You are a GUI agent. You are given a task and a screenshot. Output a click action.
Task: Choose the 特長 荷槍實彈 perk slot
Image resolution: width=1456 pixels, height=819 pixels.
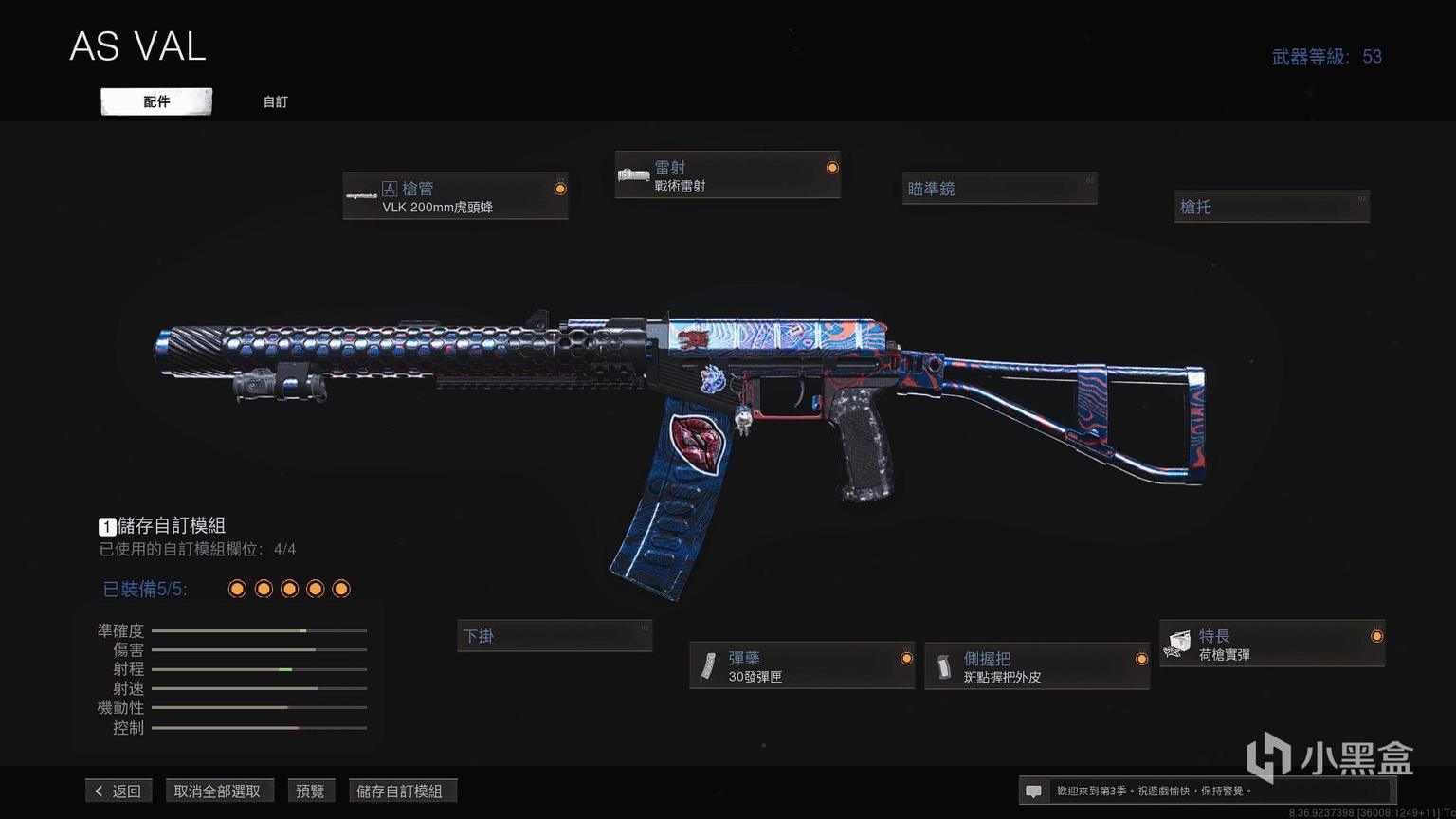[x=1272, y=644]
